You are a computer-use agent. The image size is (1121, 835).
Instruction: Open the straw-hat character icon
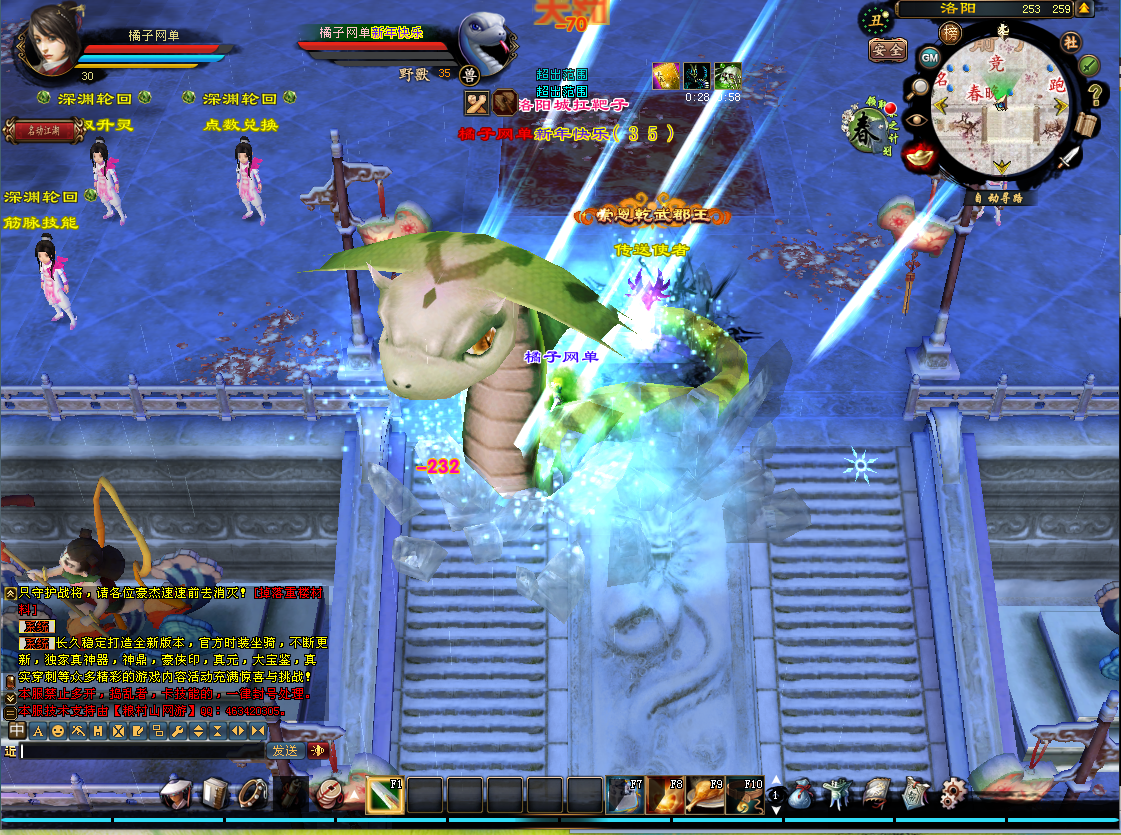point(178,795)
